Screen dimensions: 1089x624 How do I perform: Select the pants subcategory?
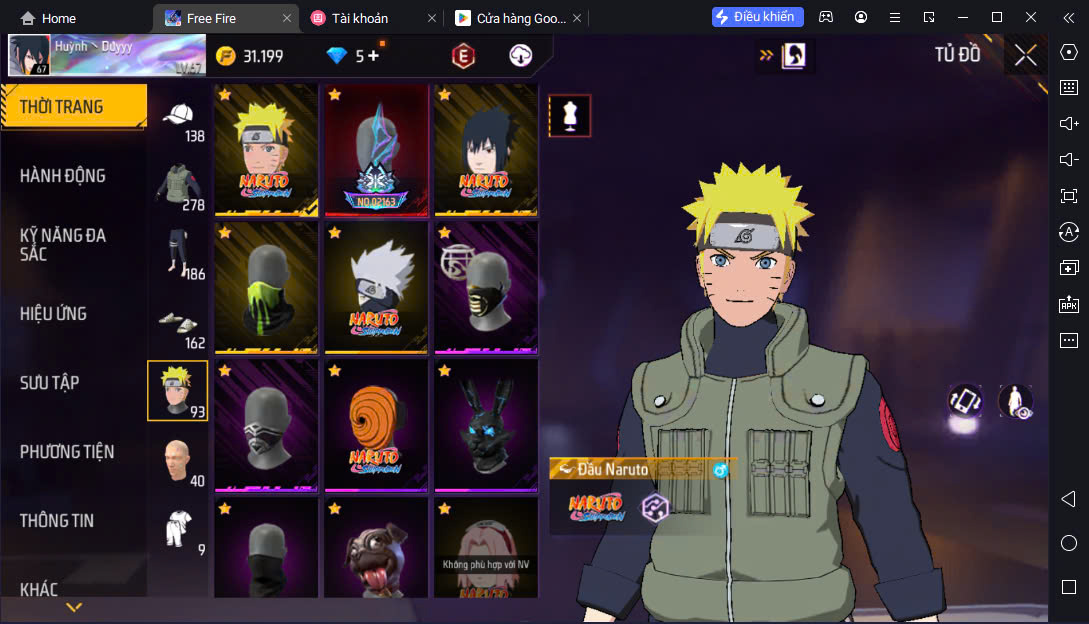(178, 255)
